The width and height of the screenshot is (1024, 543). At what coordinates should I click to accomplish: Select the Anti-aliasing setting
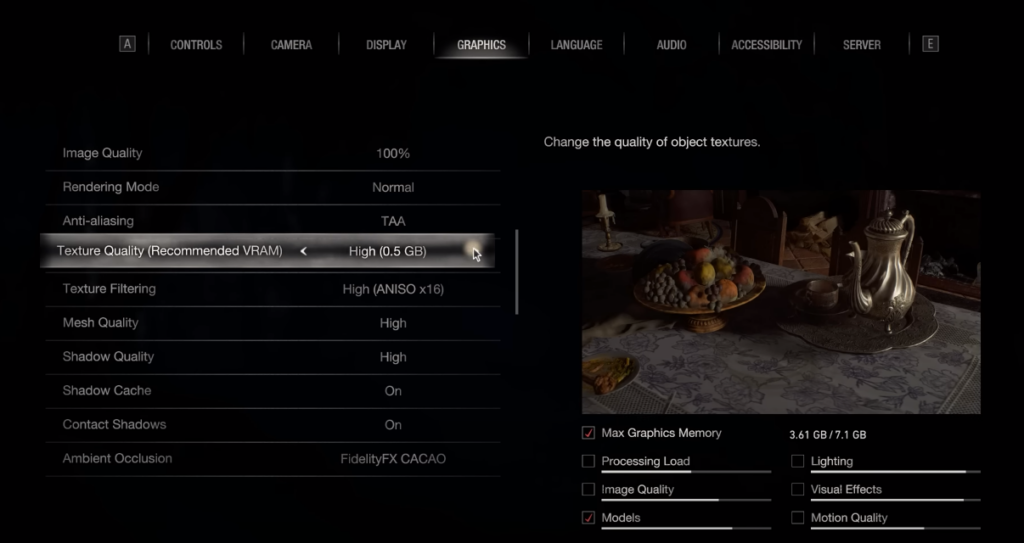pos(270,221)
